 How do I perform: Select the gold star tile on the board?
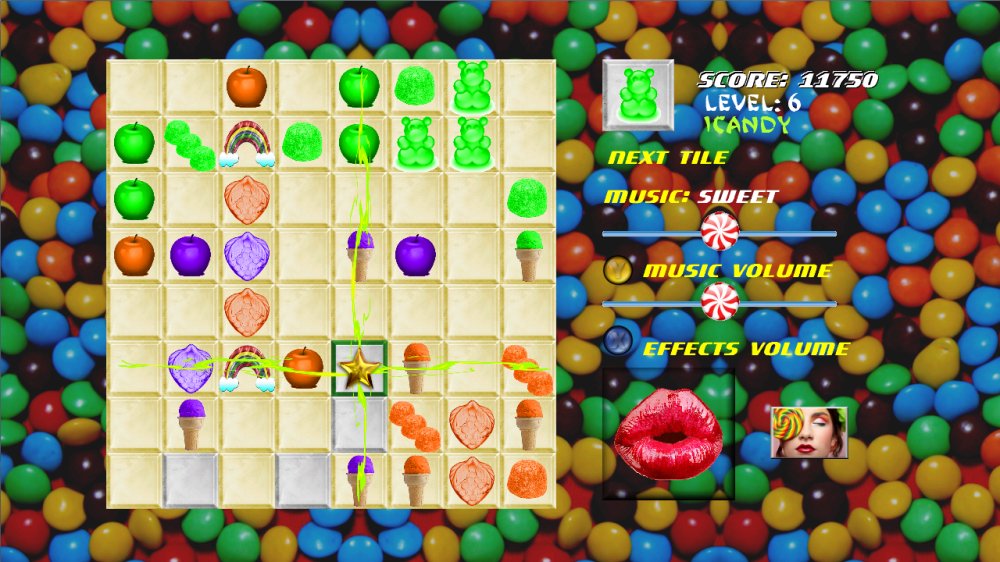point(359,369)
